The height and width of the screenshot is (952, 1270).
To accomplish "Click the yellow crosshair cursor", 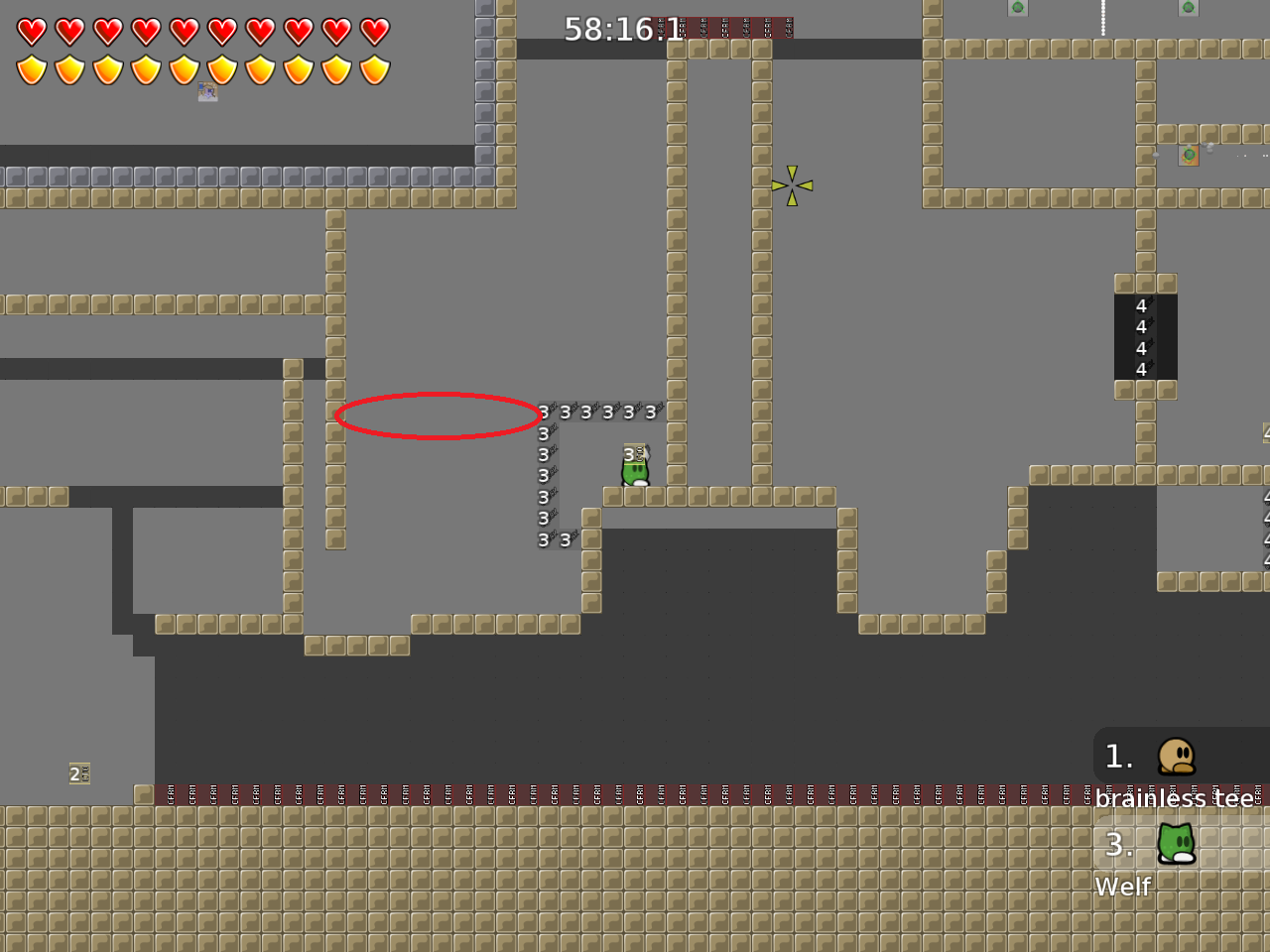I will coord(792,184).
